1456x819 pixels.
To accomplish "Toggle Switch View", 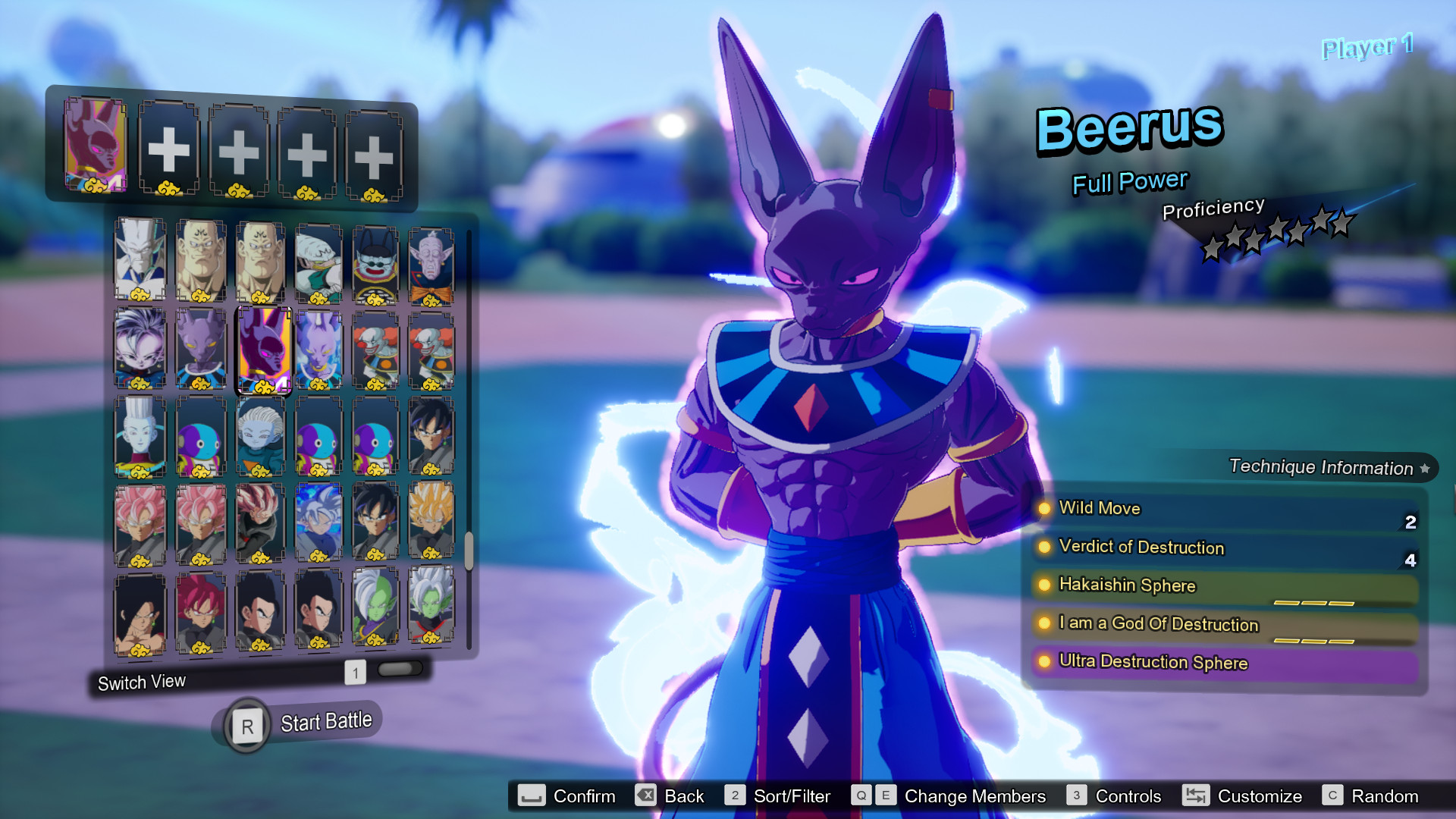I will (140, 681).
